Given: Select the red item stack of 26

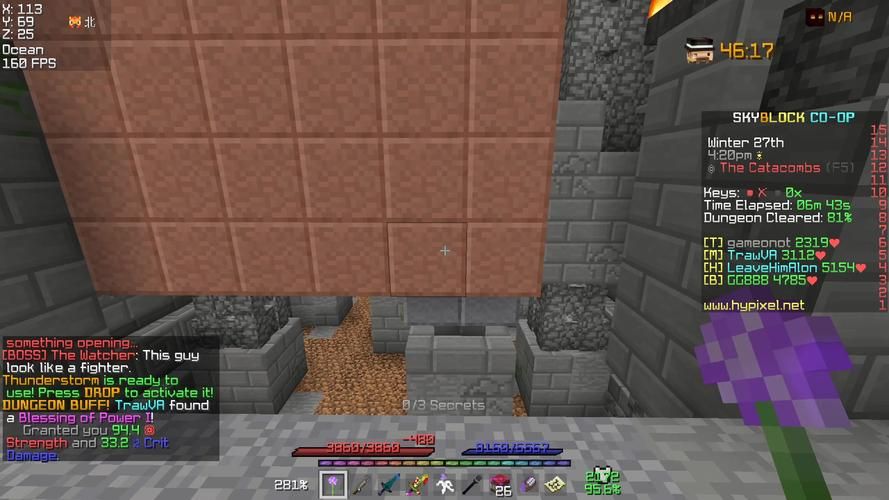Looking at the screenshot, I should point(500,485).
